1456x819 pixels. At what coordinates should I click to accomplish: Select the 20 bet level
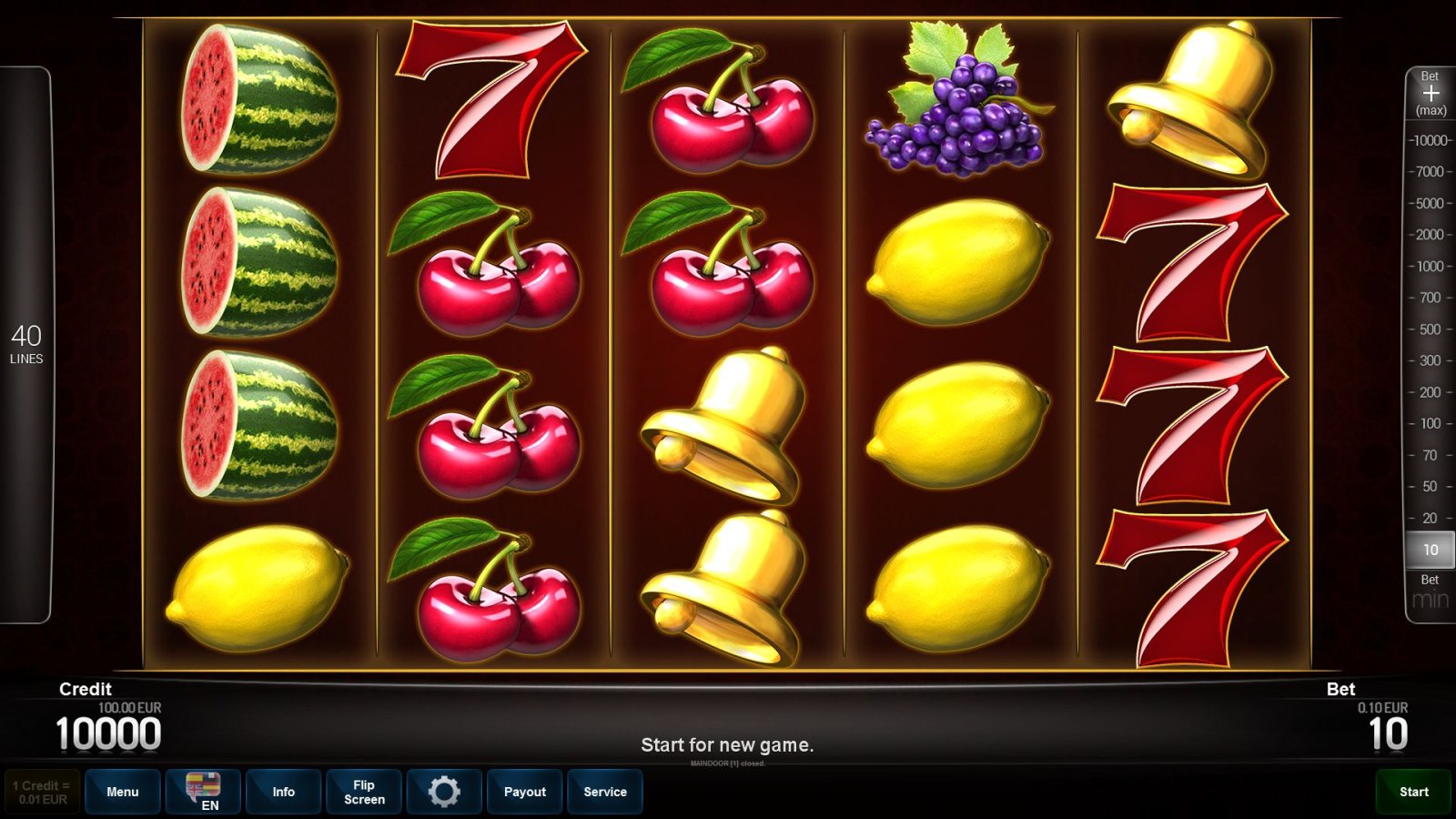click(x=1431, y=518)
